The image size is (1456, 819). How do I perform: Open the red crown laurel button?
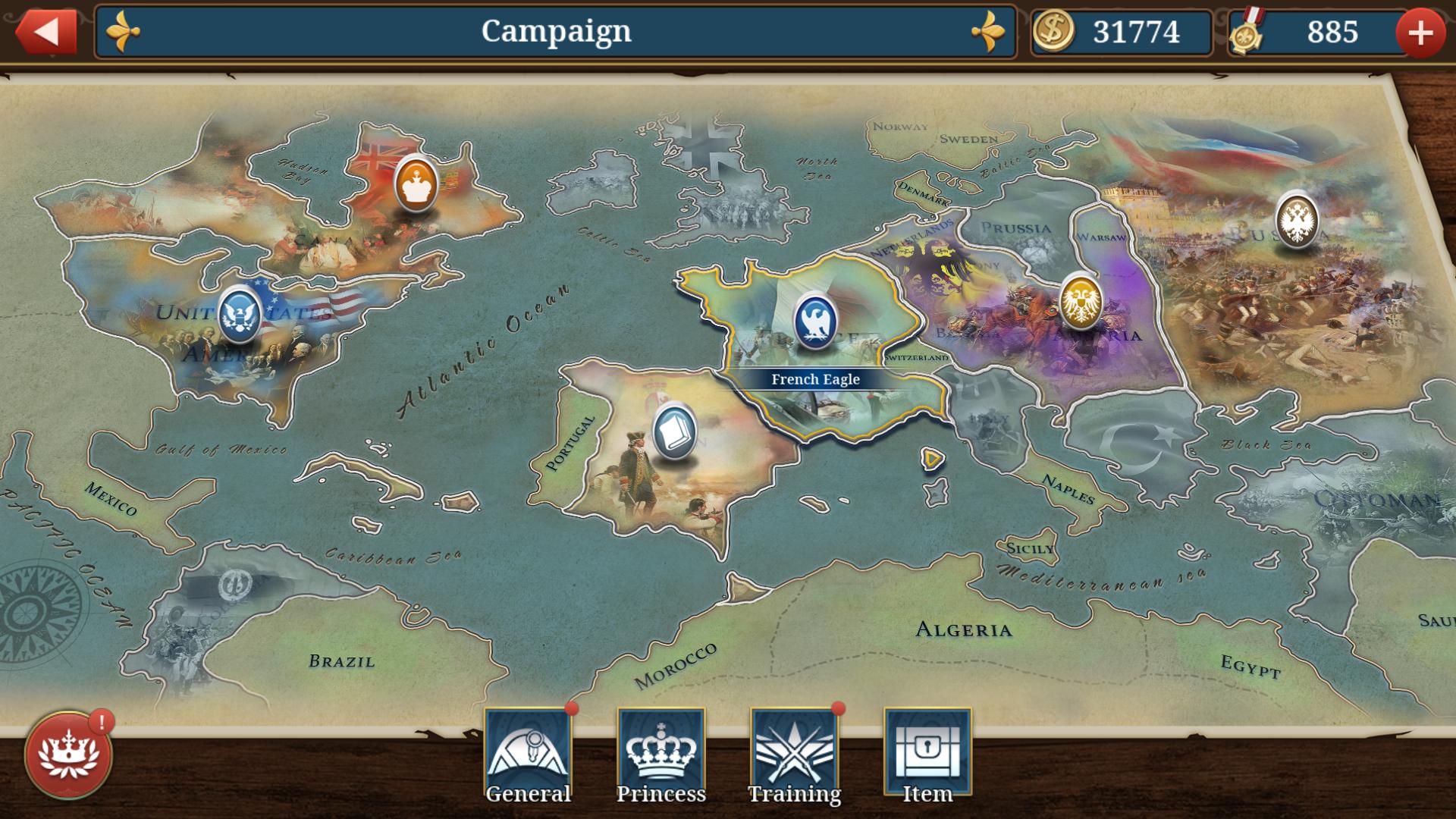[69, 755]
